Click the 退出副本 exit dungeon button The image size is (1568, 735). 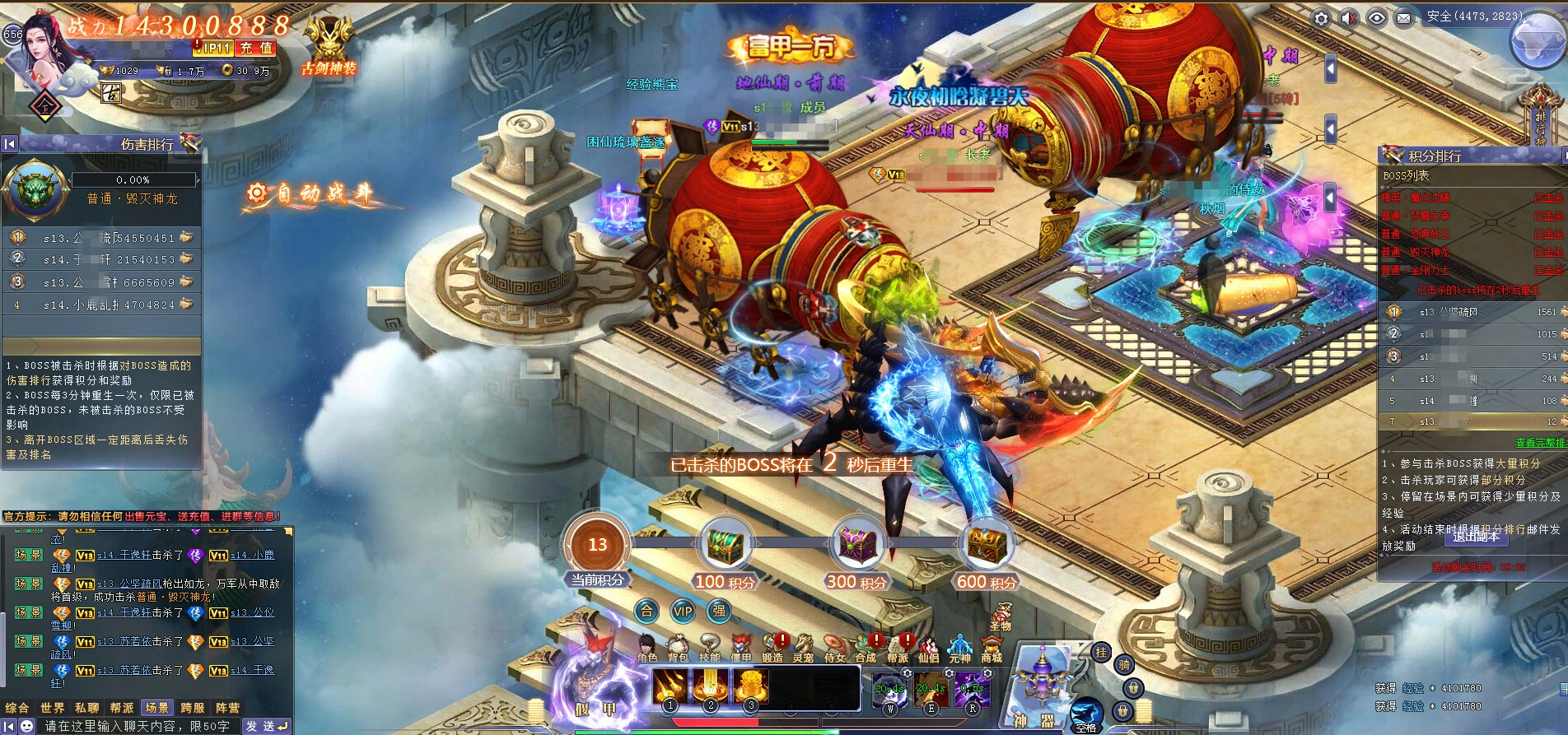(1476, 536)
